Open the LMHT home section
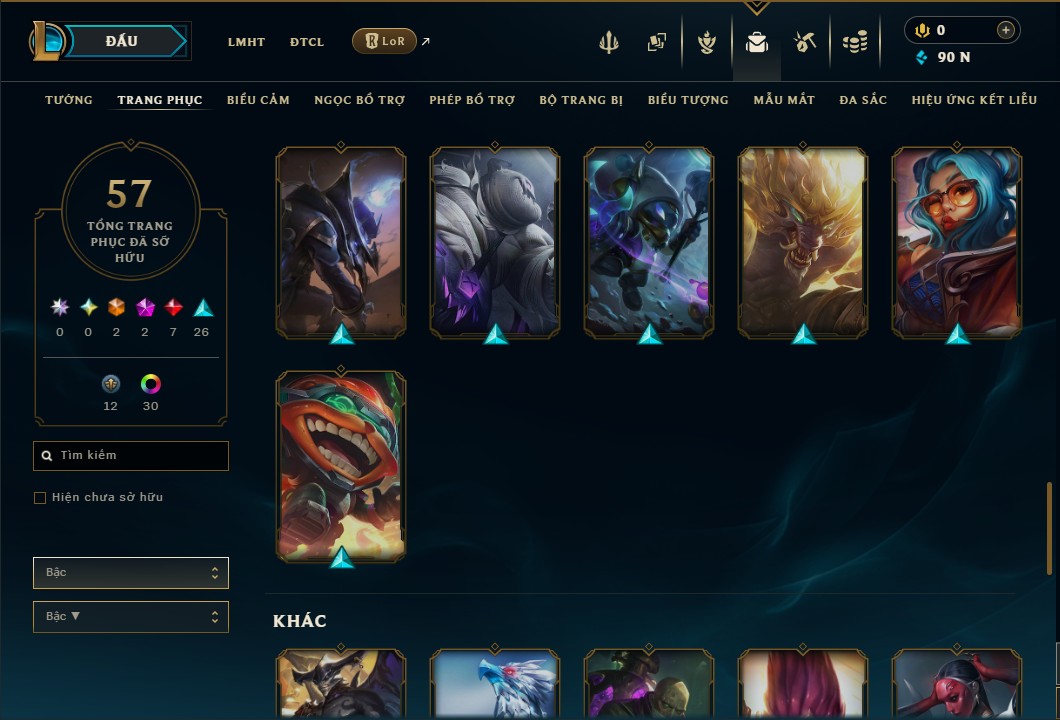Screen dimensions: 1060x720 [246, 42]
